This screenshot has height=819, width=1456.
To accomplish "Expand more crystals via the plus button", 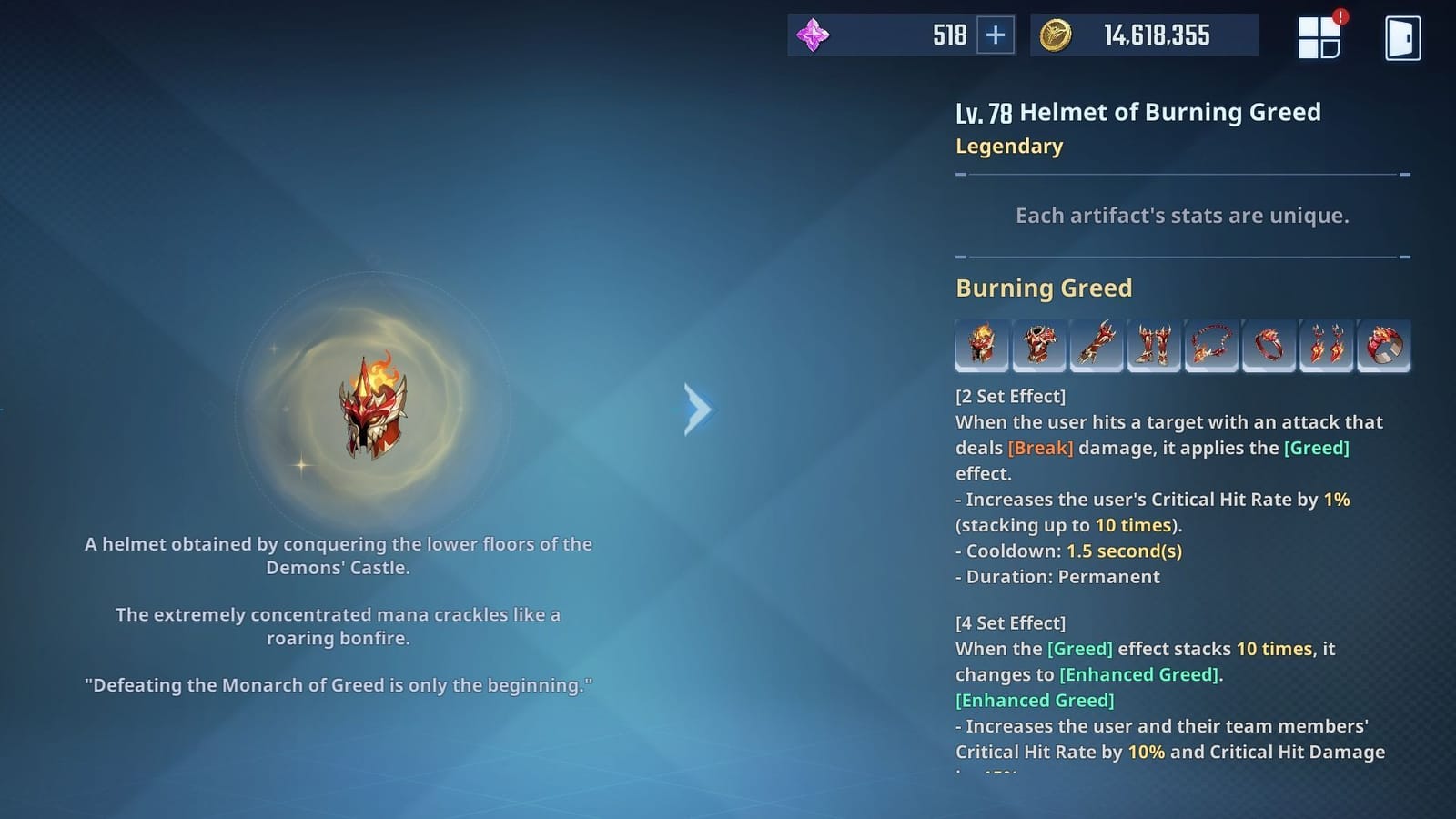I will click(x=997, y=35).
